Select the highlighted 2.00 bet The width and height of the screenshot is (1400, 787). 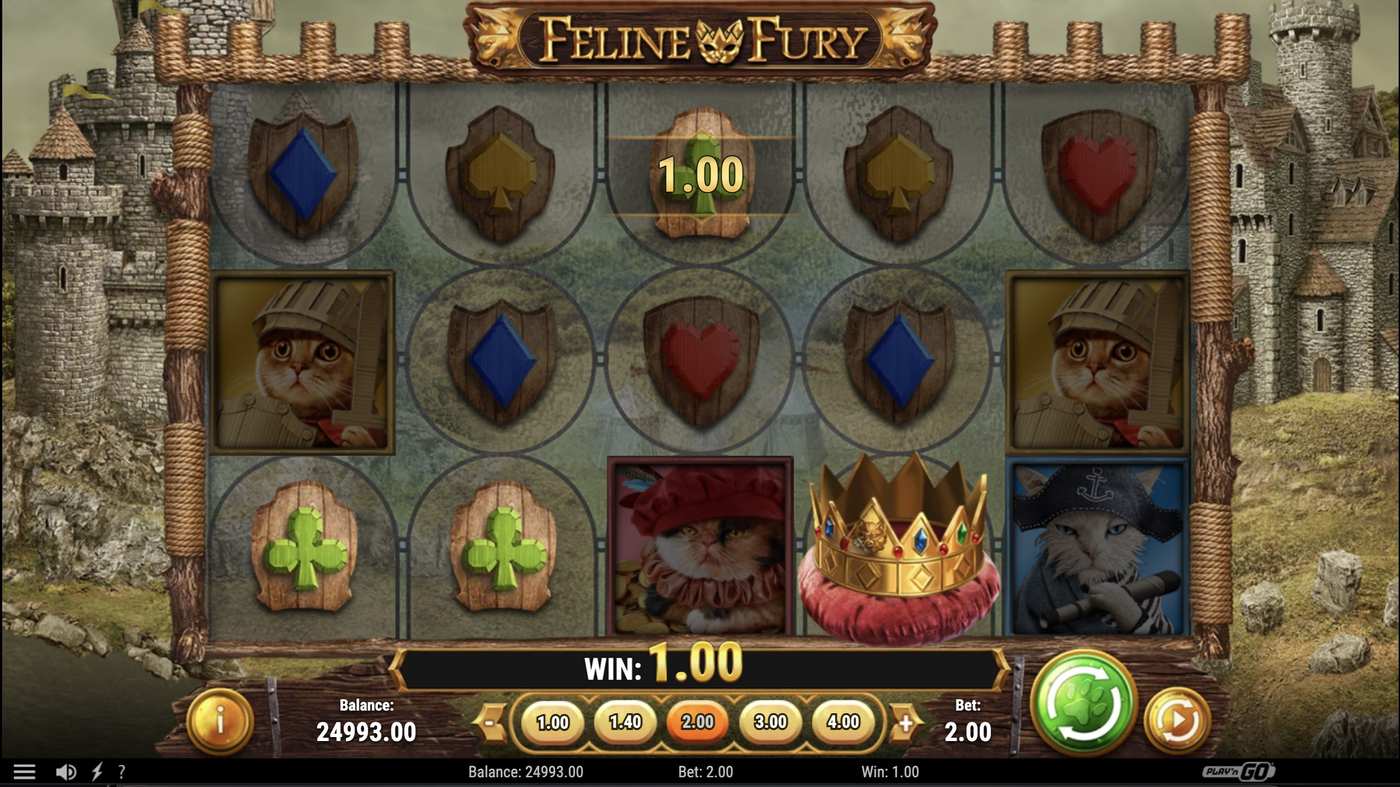697,721
